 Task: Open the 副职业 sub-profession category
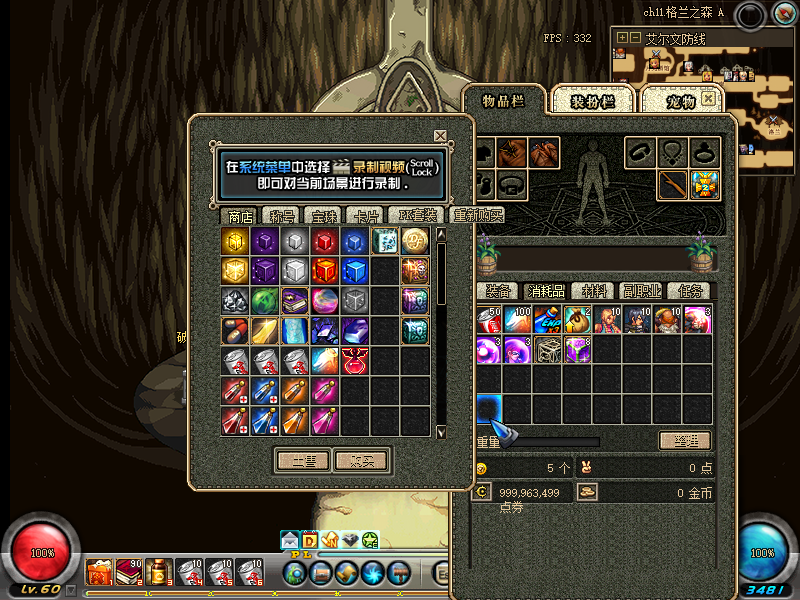(643, 291)
